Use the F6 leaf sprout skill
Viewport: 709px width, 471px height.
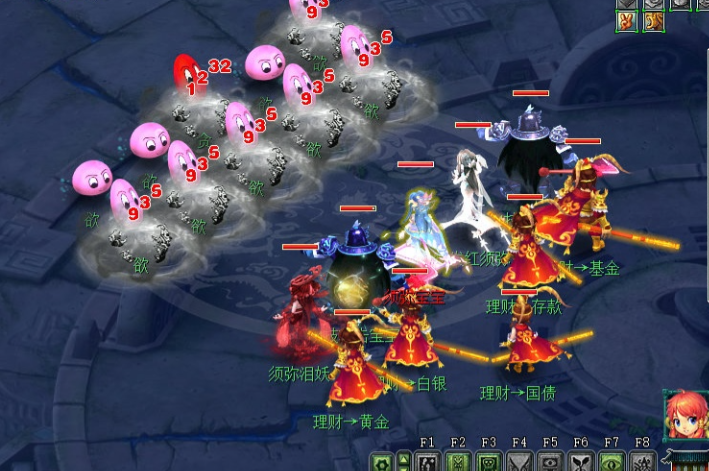581,462
